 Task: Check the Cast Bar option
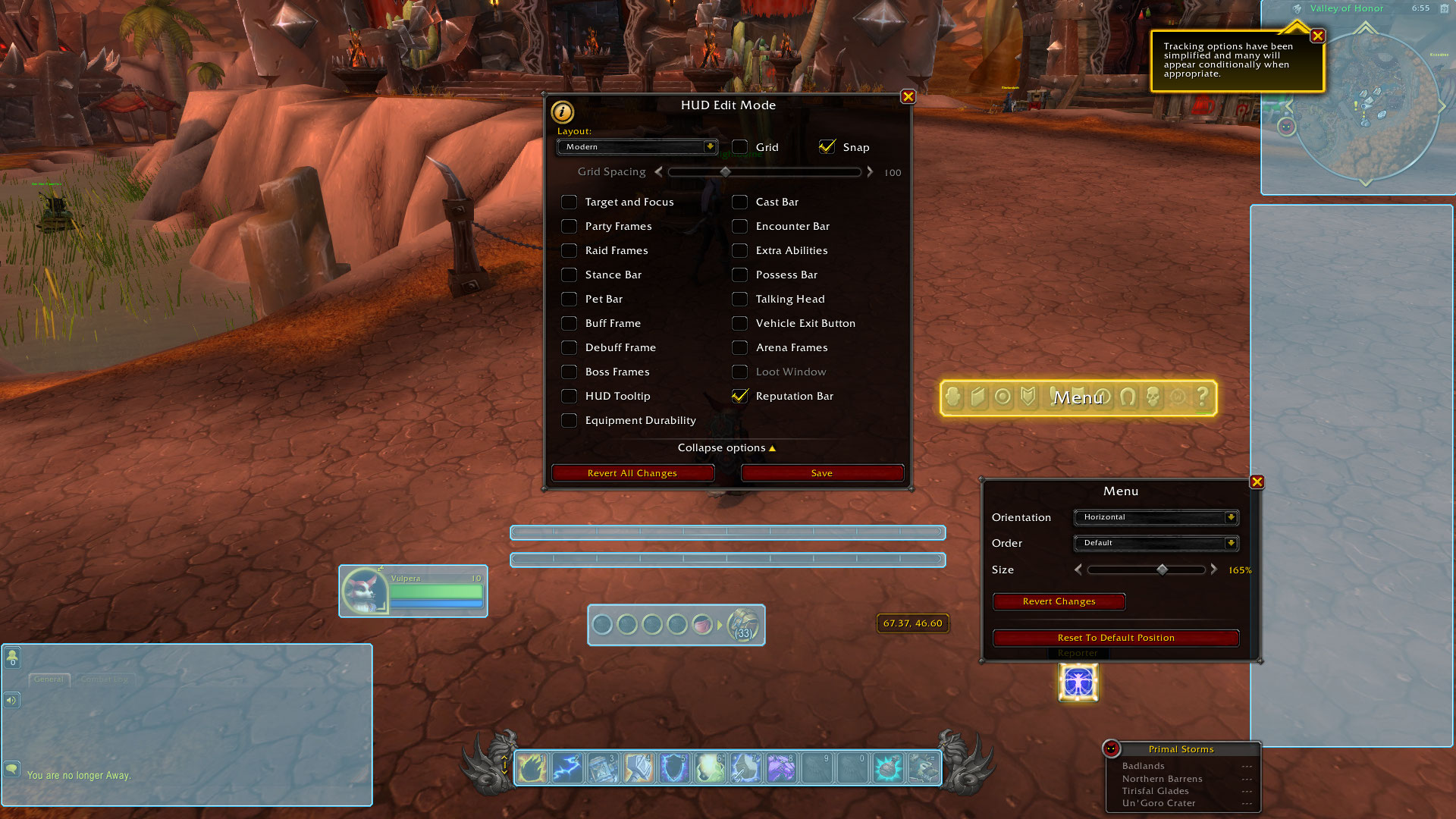coord(739,202)
